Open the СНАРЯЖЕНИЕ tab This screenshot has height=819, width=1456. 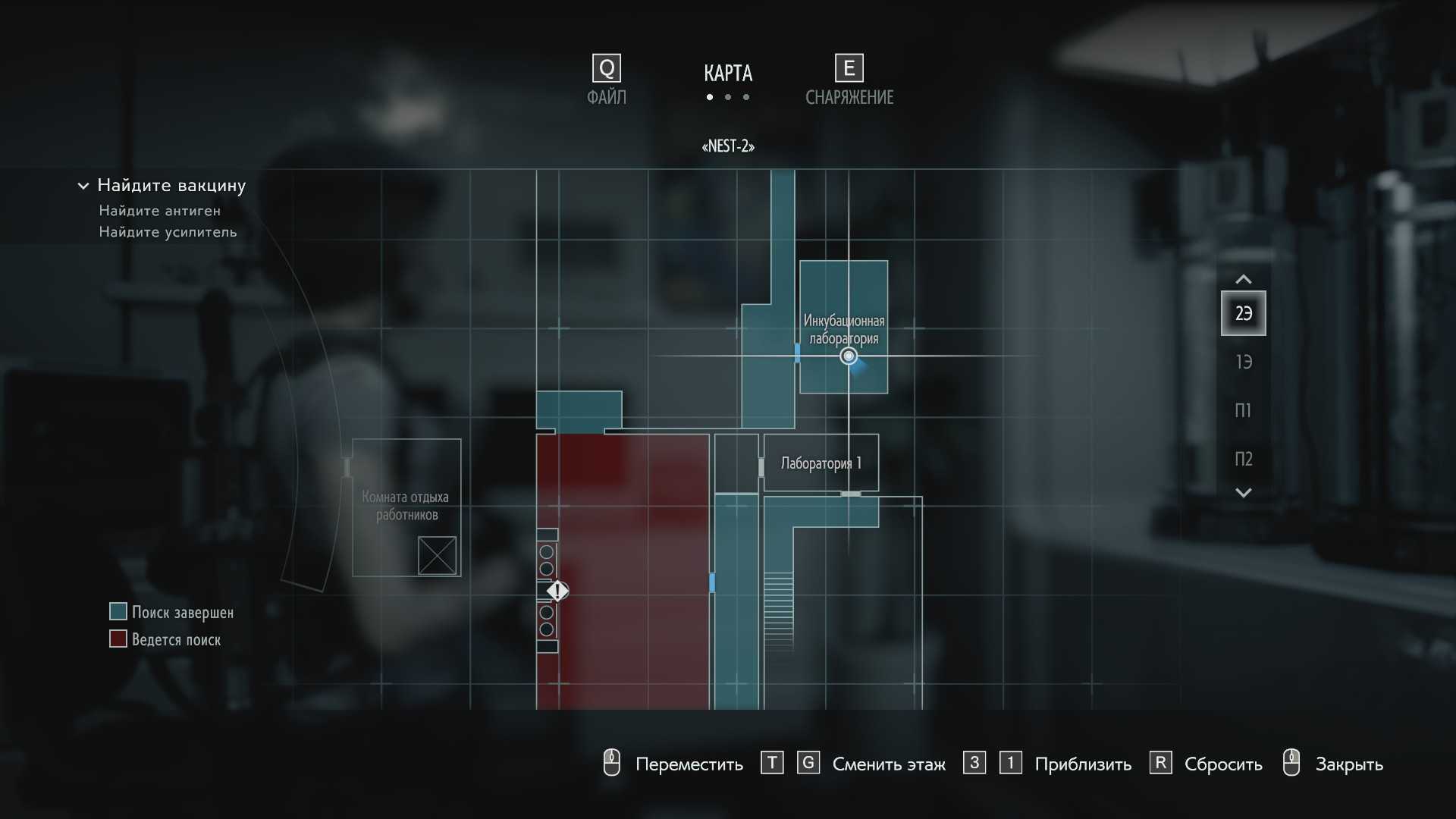[x=849, y=80]
